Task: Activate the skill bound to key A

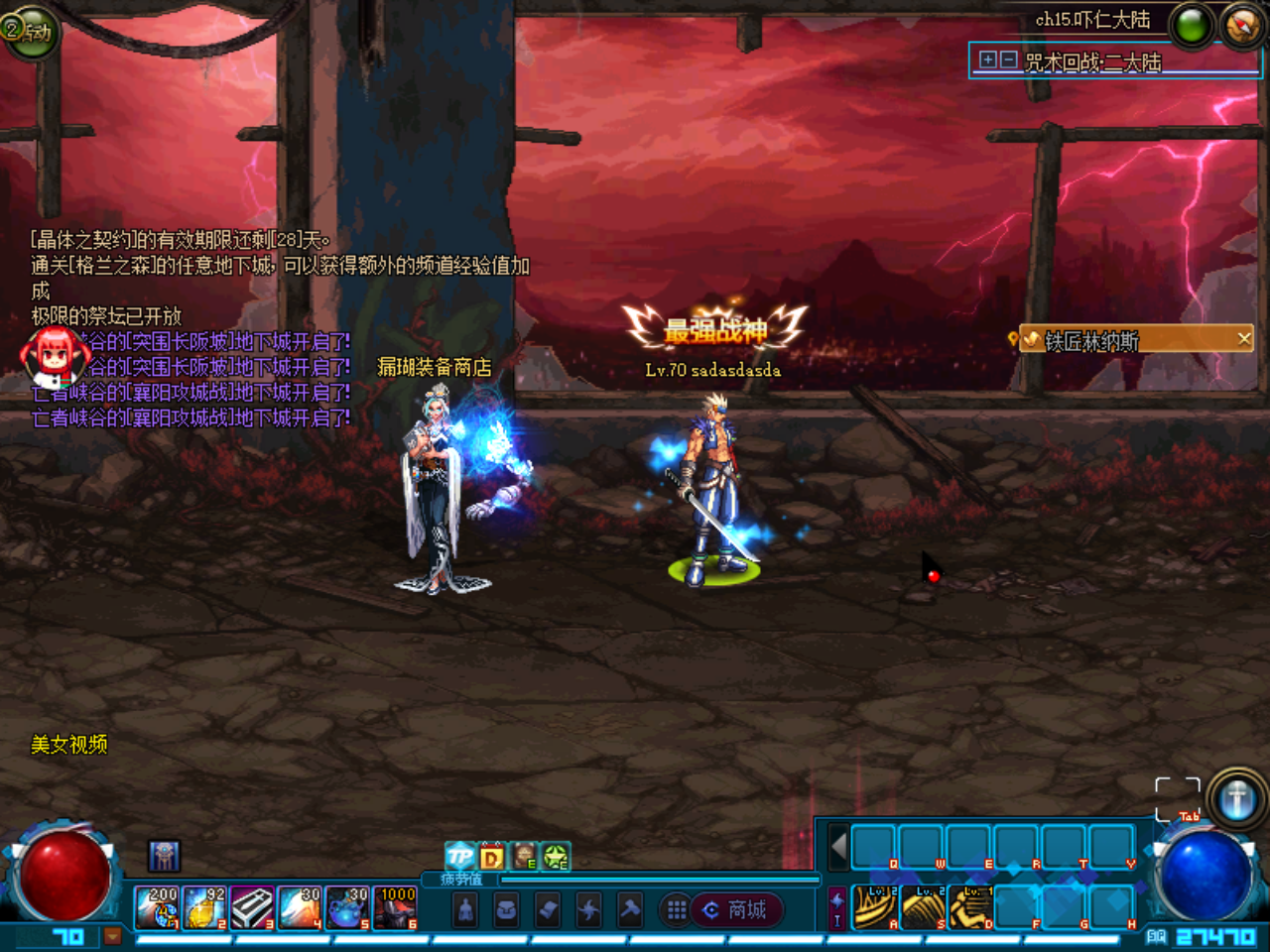Action: pyautogui.click(x=875, y=907)
